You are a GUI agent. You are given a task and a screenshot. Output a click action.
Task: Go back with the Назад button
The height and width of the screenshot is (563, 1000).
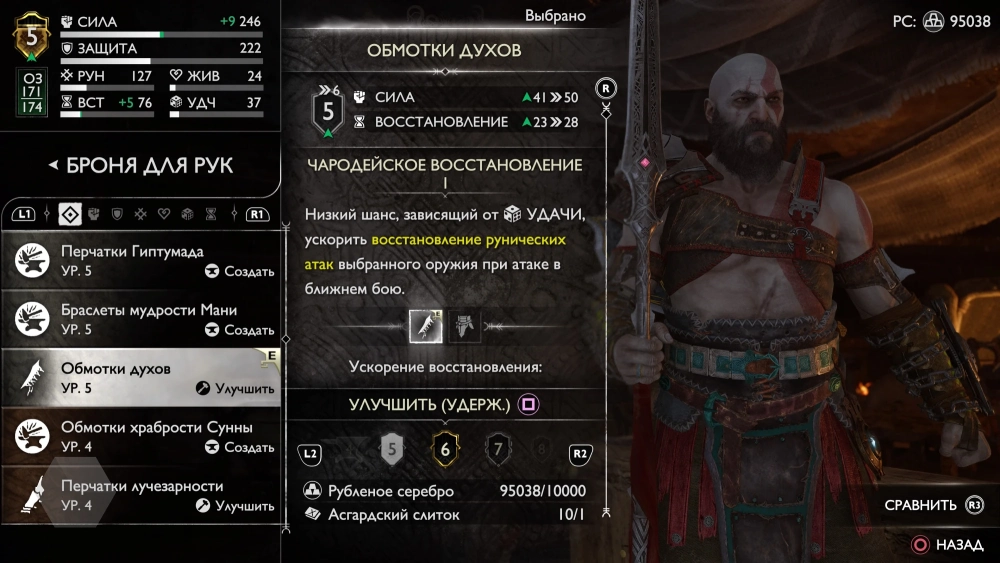[x=948, y=545]
